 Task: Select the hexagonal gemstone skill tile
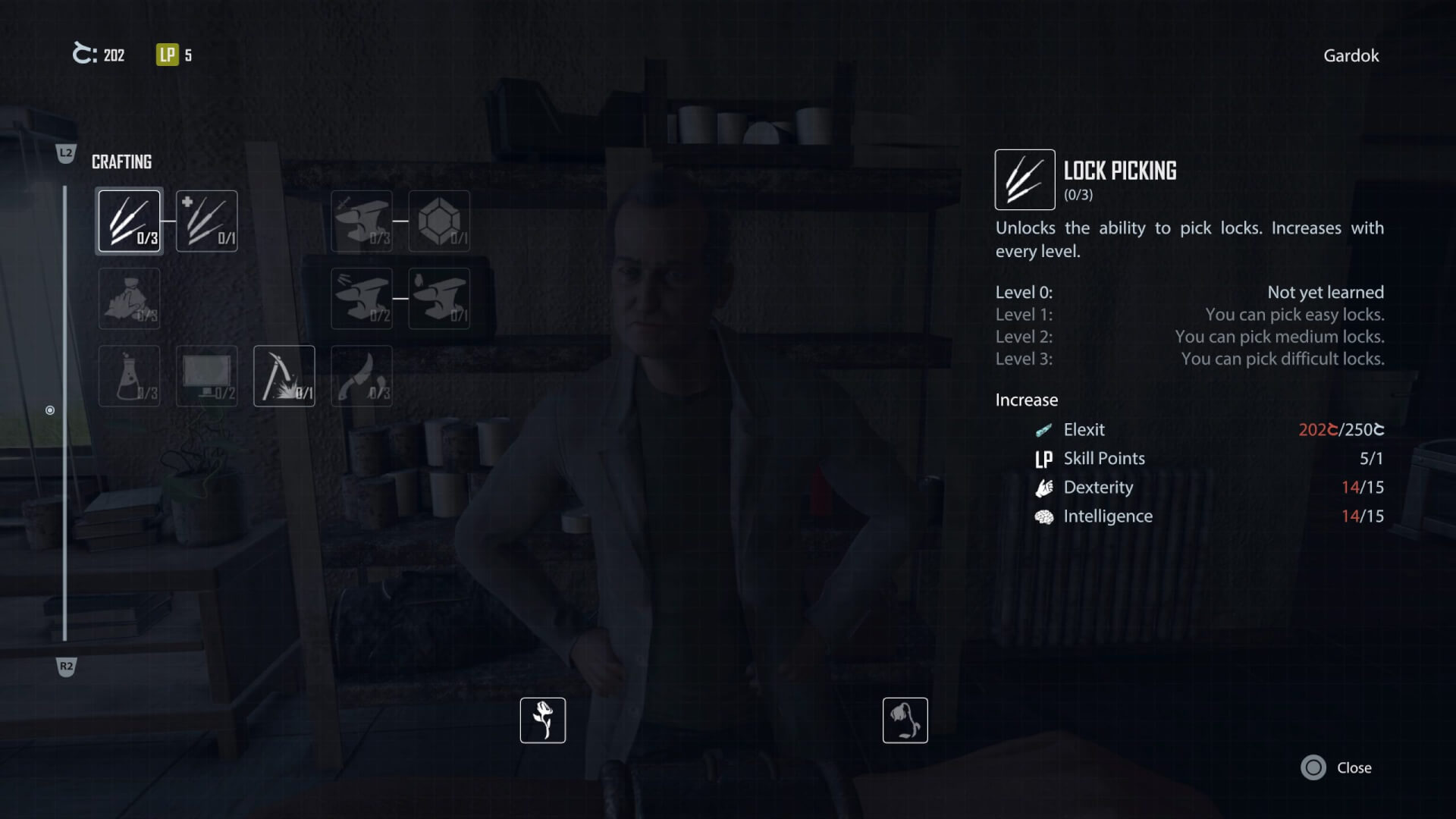(x=439, y=221)
